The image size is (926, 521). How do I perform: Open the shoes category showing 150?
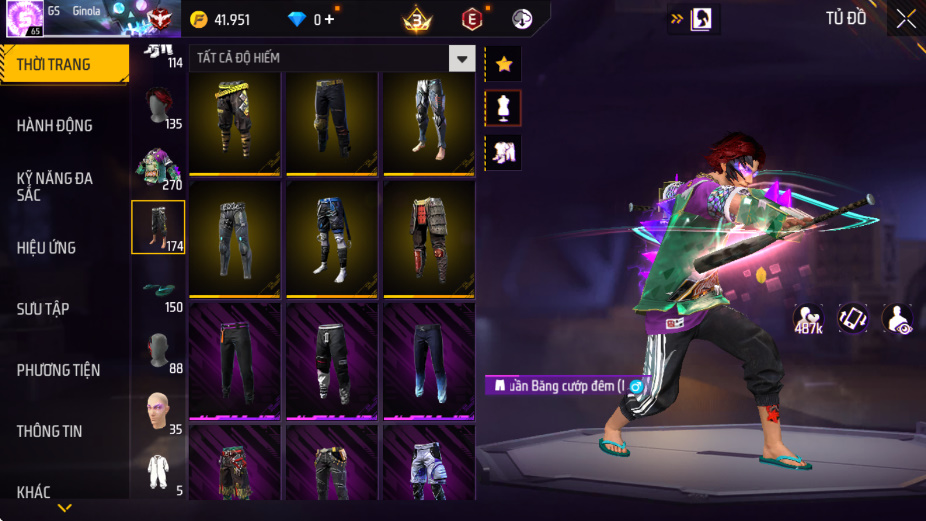point(158,290)
